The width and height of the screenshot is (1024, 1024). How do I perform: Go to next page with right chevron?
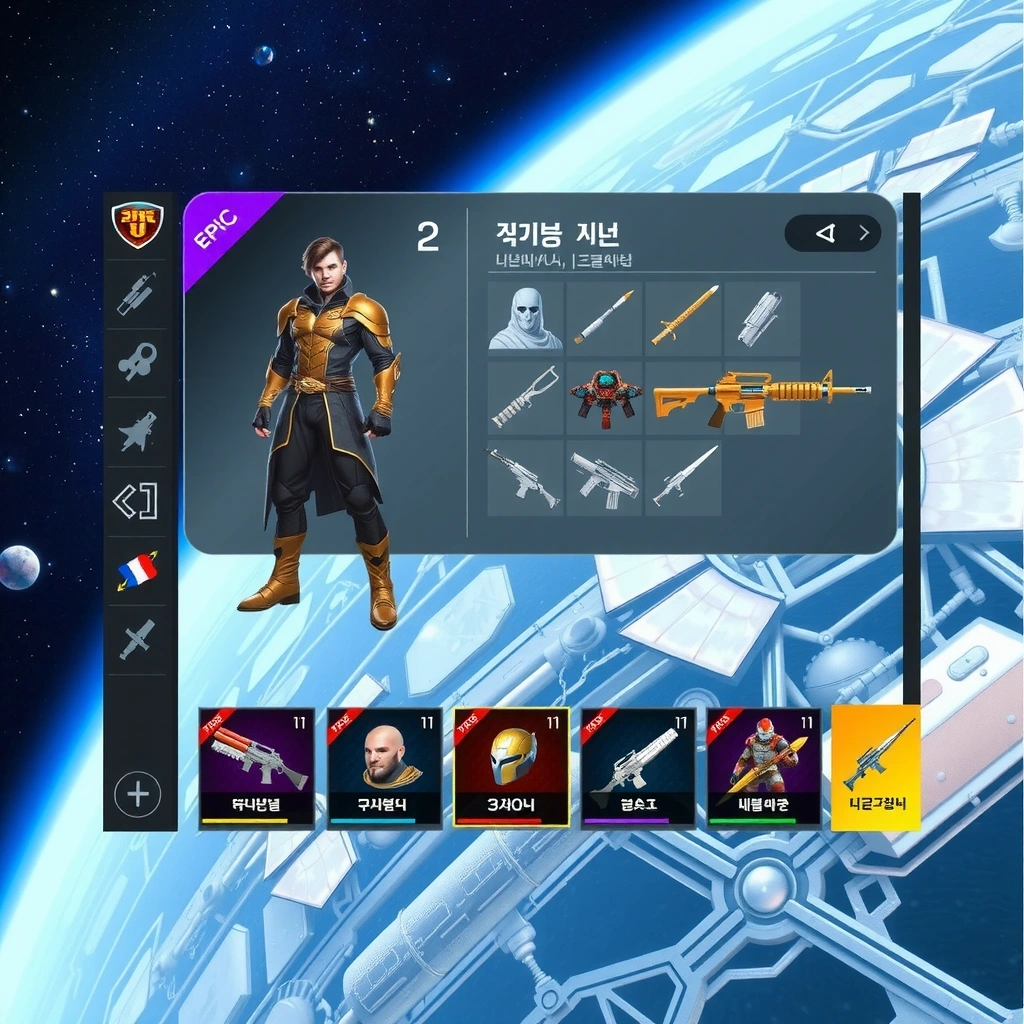point(864,233)
